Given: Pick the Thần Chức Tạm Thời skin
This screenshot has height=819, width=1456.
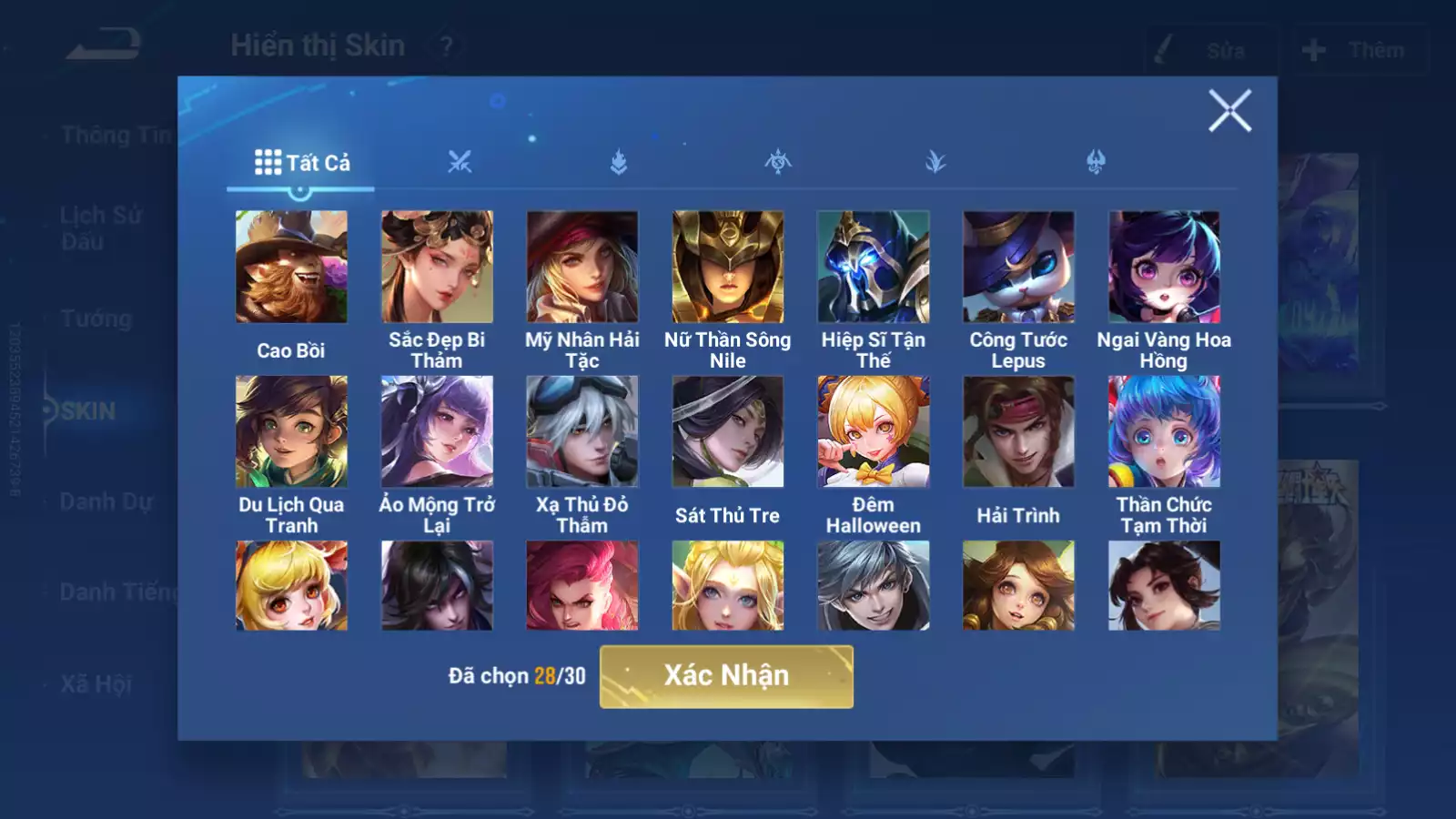Looking at the screenshot, I should 1164,431.
